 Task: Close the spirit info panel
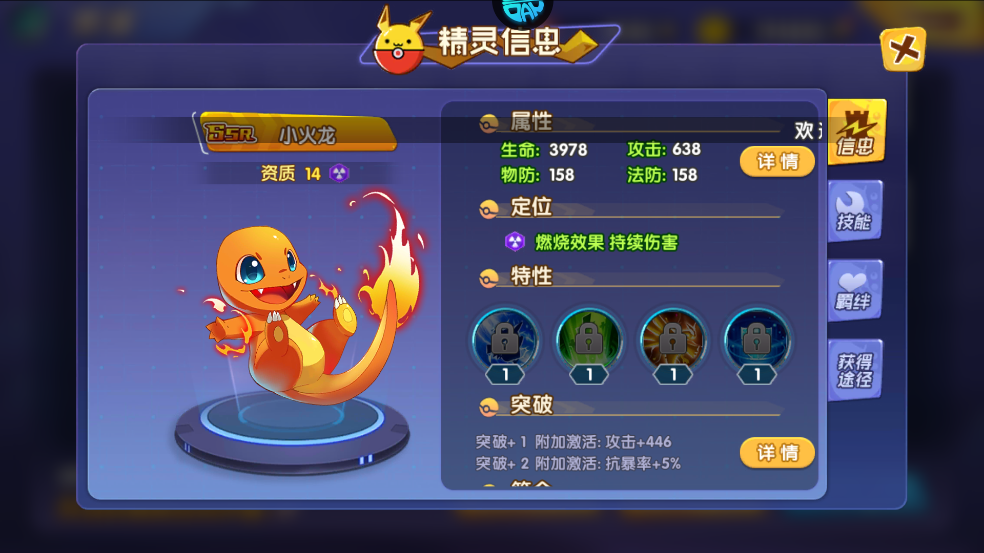coord(903,49)
